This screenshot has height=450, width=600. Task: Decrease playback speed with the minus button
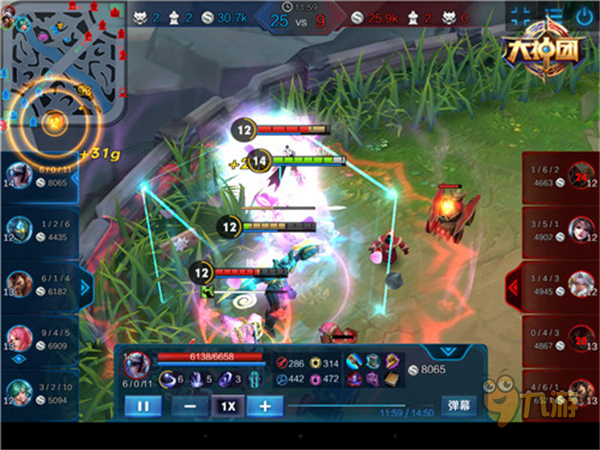[190, 406]
